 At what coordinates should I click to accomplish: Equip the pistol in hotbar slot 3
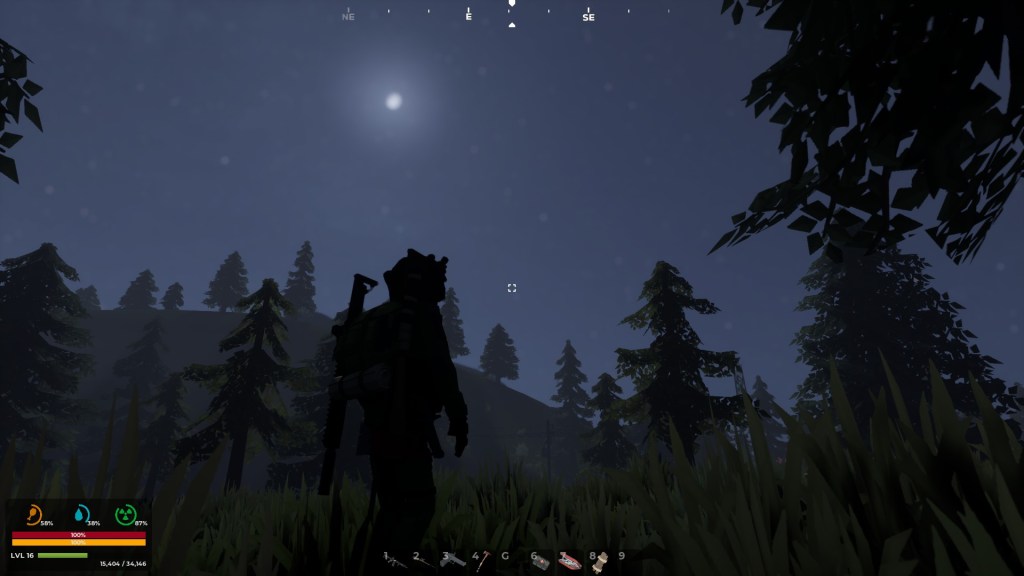coord(453,560)
